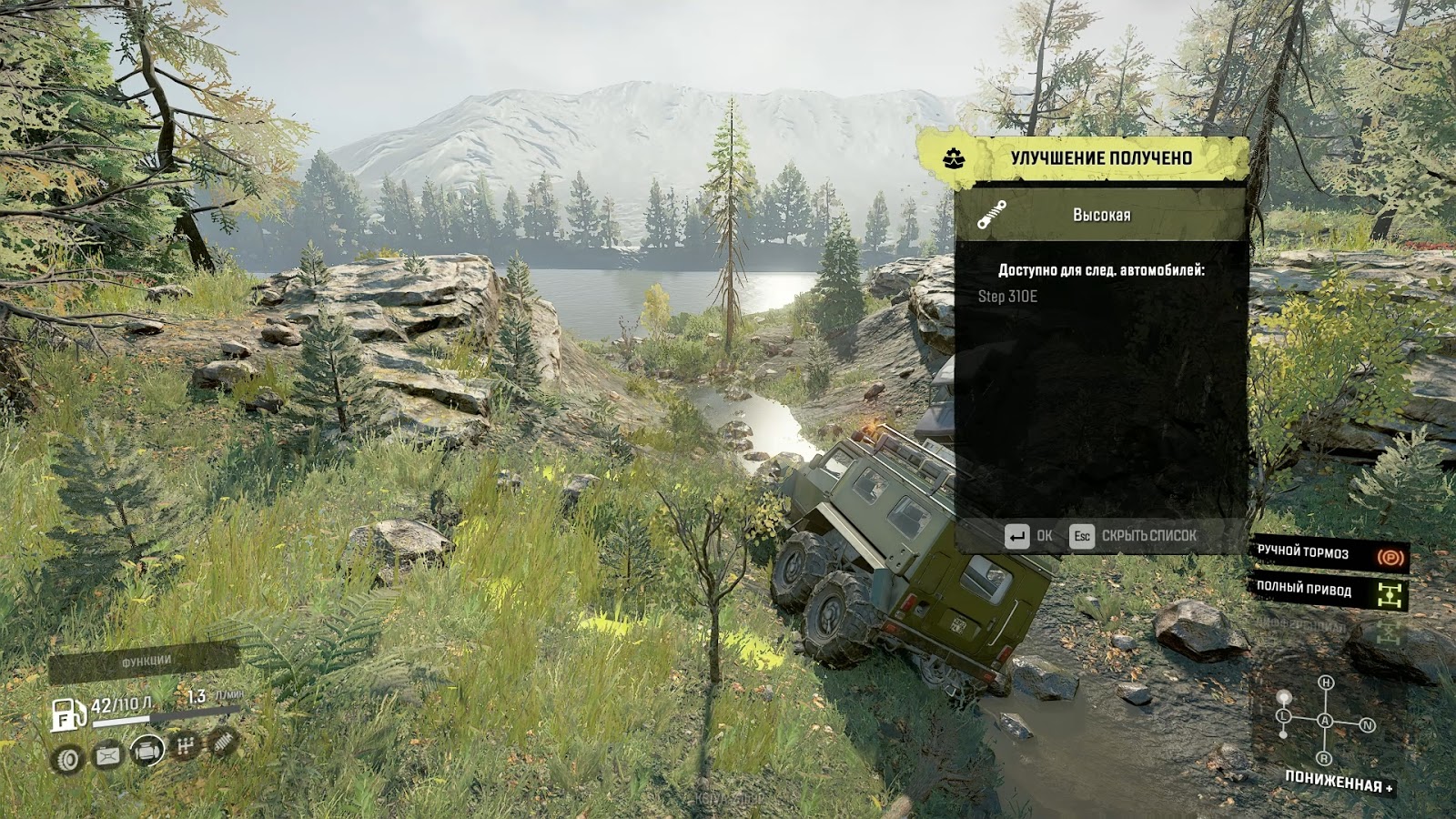Shift to the R reverse gear

coord(1324,758)
